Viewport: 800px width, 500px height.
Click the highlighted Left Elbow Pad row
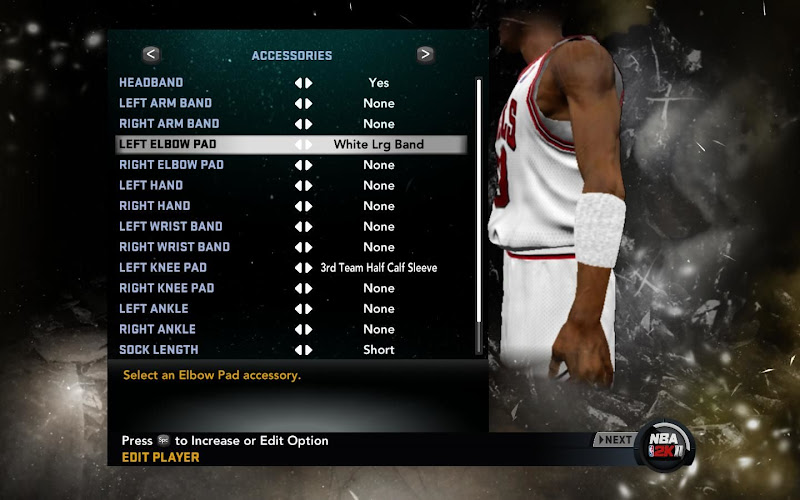tap(290, 144)
